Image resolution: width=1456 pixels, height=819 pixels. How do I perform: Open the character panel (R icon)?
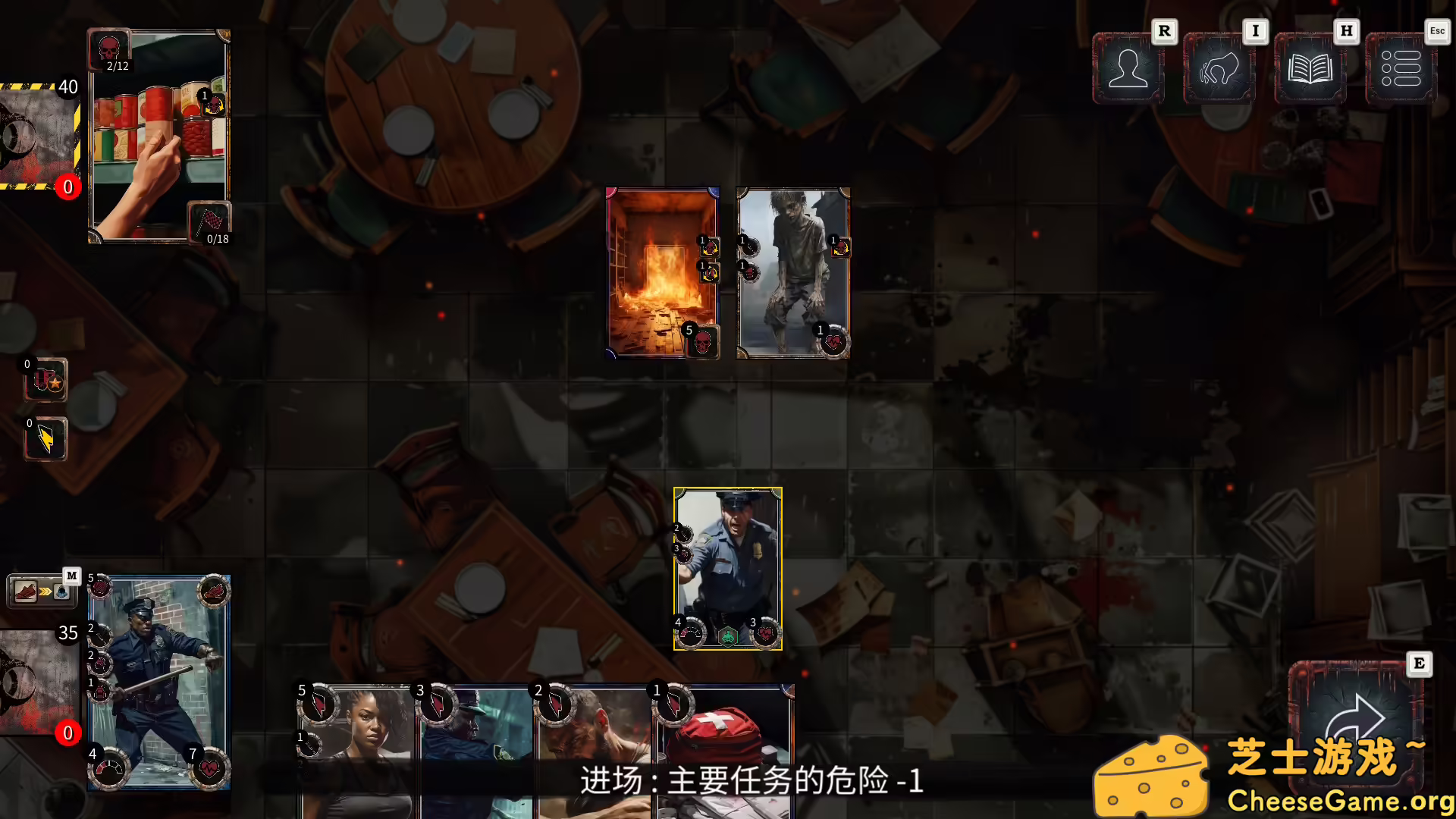[1128, 70]
